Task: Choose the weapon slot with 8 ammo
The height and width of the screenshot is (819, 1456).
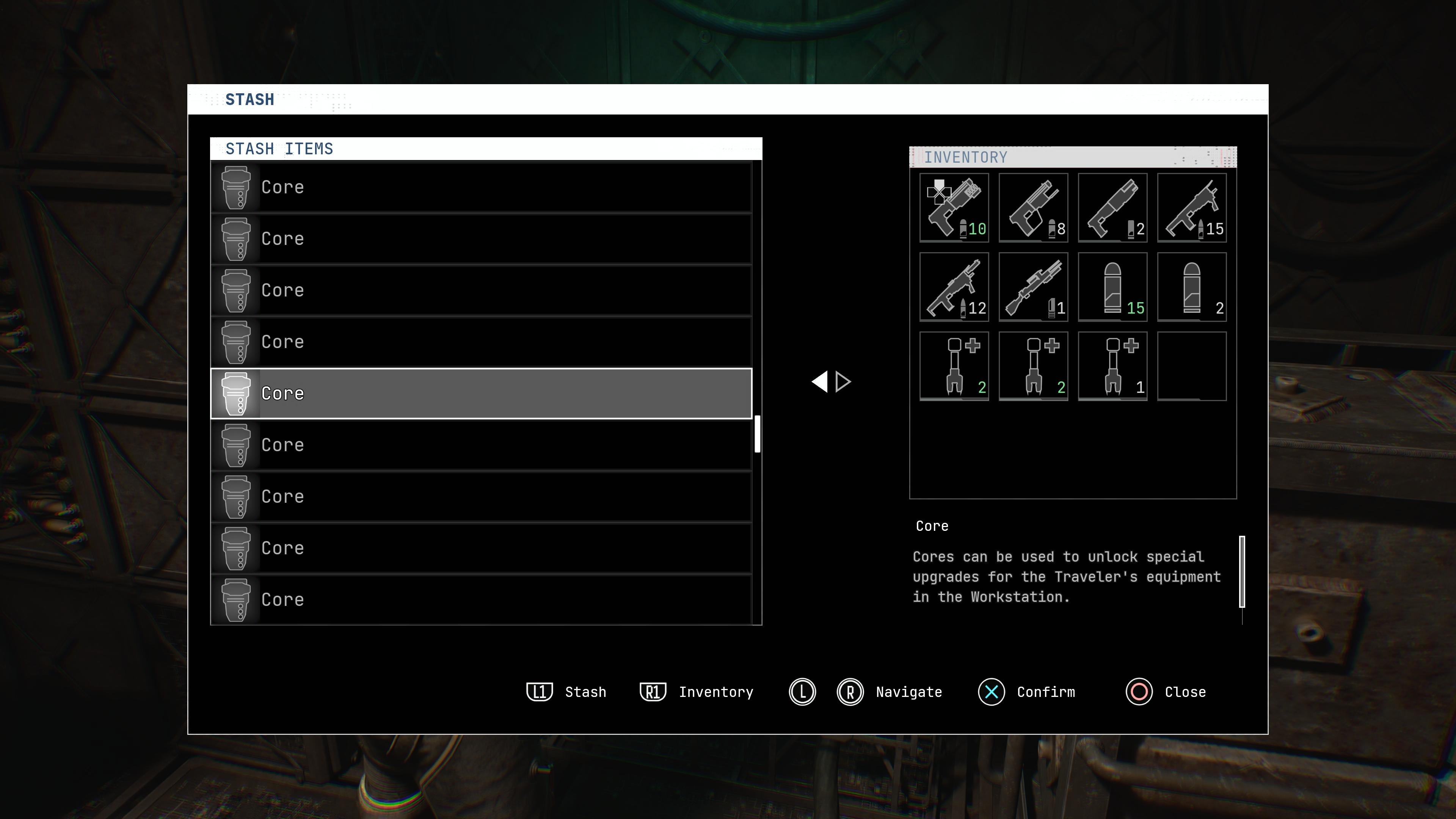Action: 1033,207
